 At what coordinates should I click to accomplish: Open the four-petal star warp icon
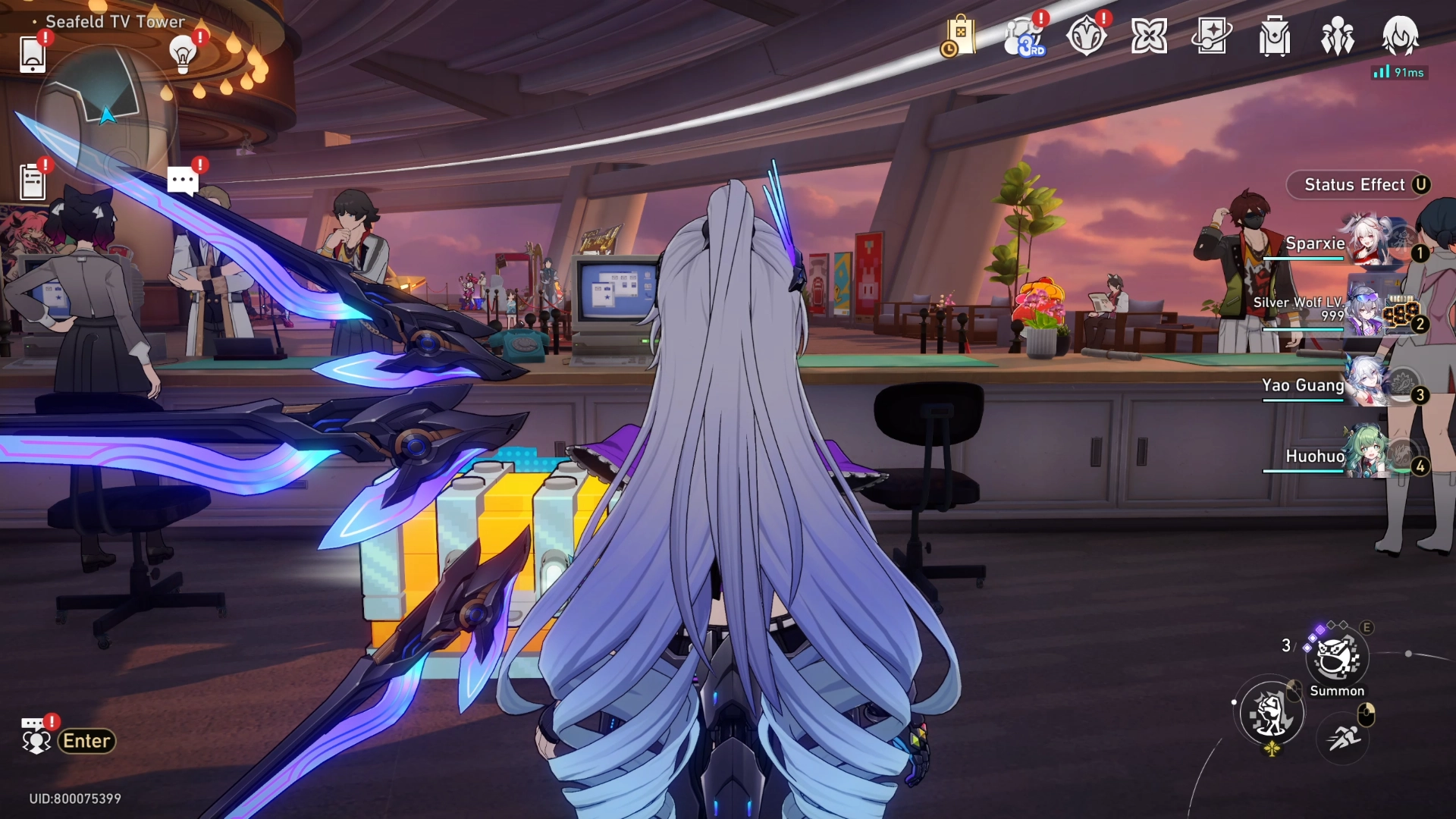pyautogui.click(x=1149, y=36)
